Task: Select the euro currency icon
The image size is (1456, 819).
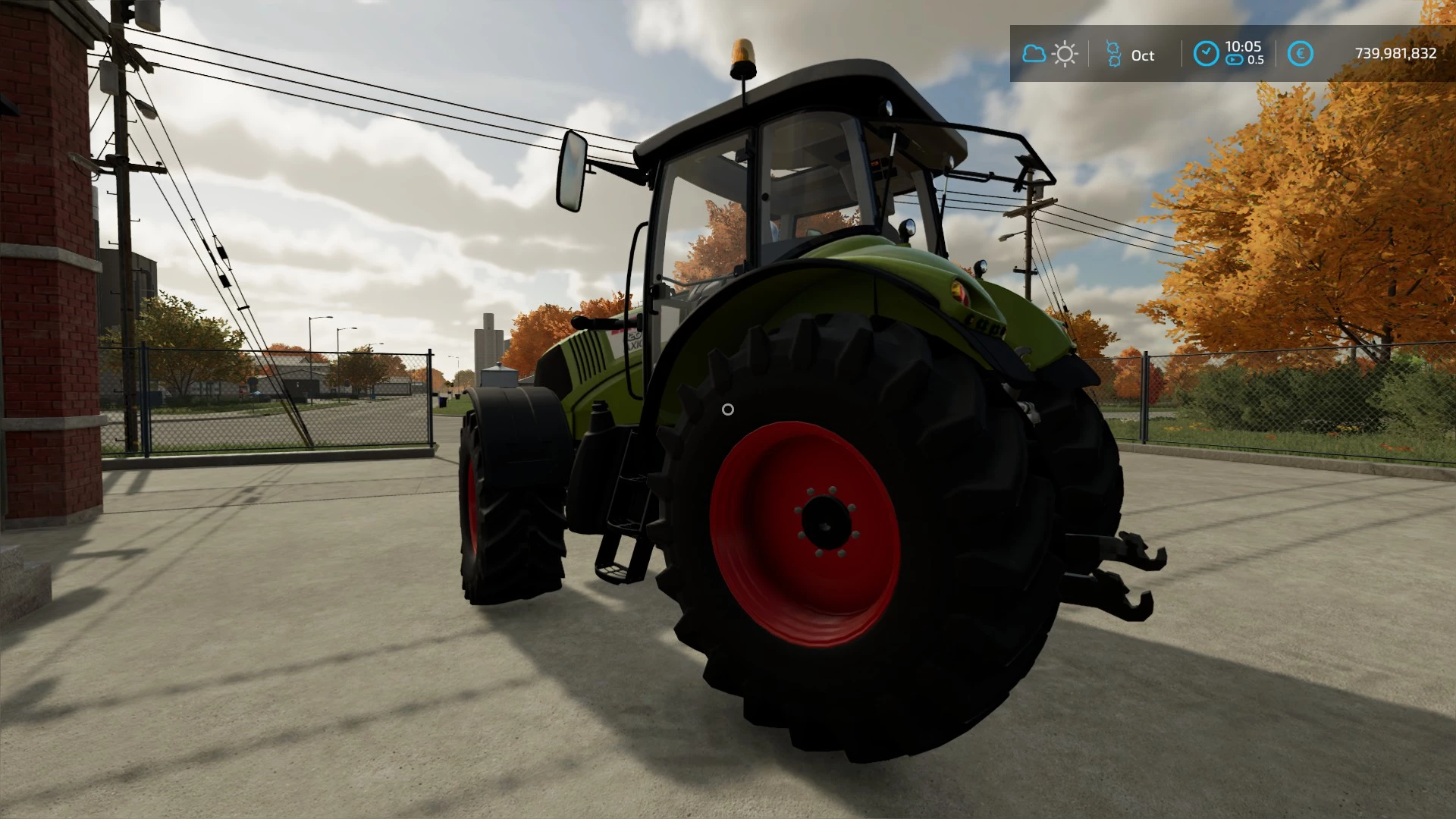Action: tap(1301, 54)
